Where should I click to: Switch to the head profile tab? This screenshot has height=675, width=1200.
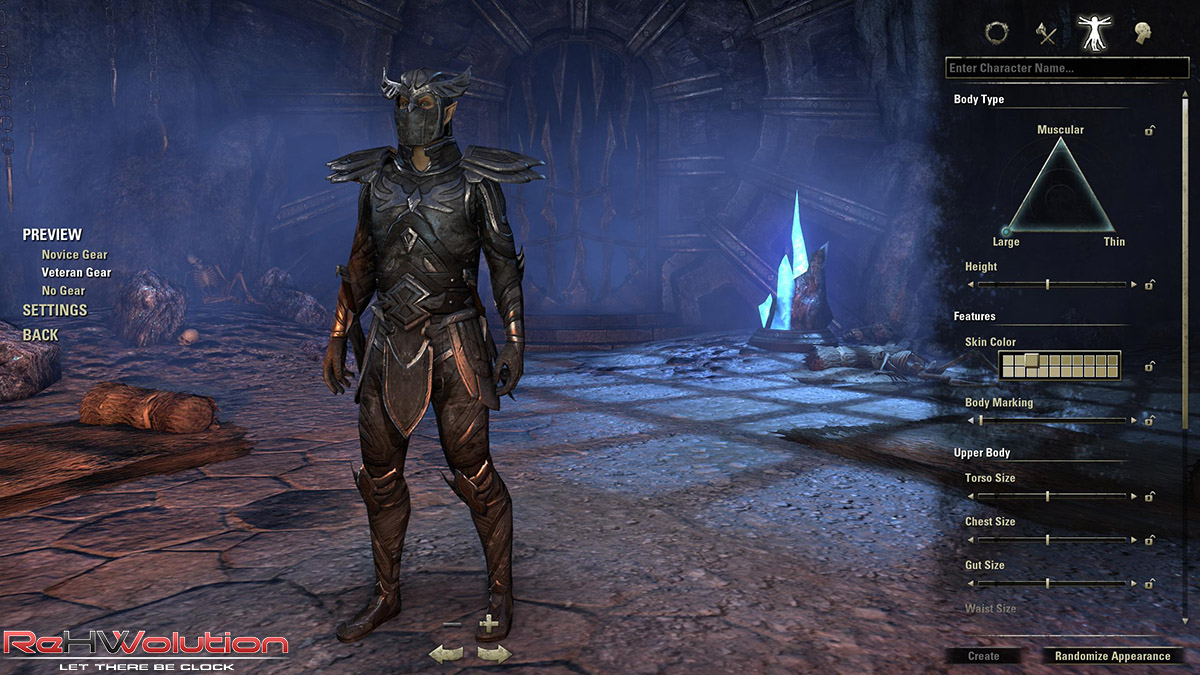(x=1141, y=33)
